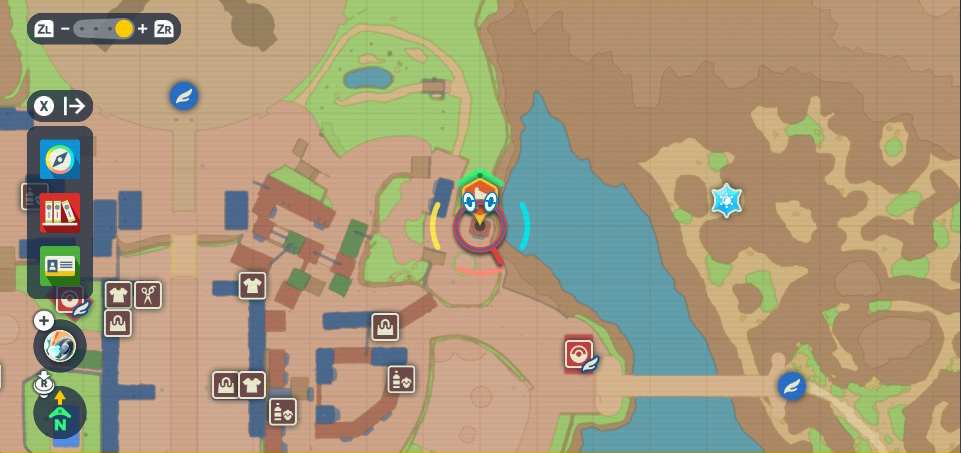961x453 pixels.
Task: Select the fly point north of the town
Action: click(x=183, y=96)
